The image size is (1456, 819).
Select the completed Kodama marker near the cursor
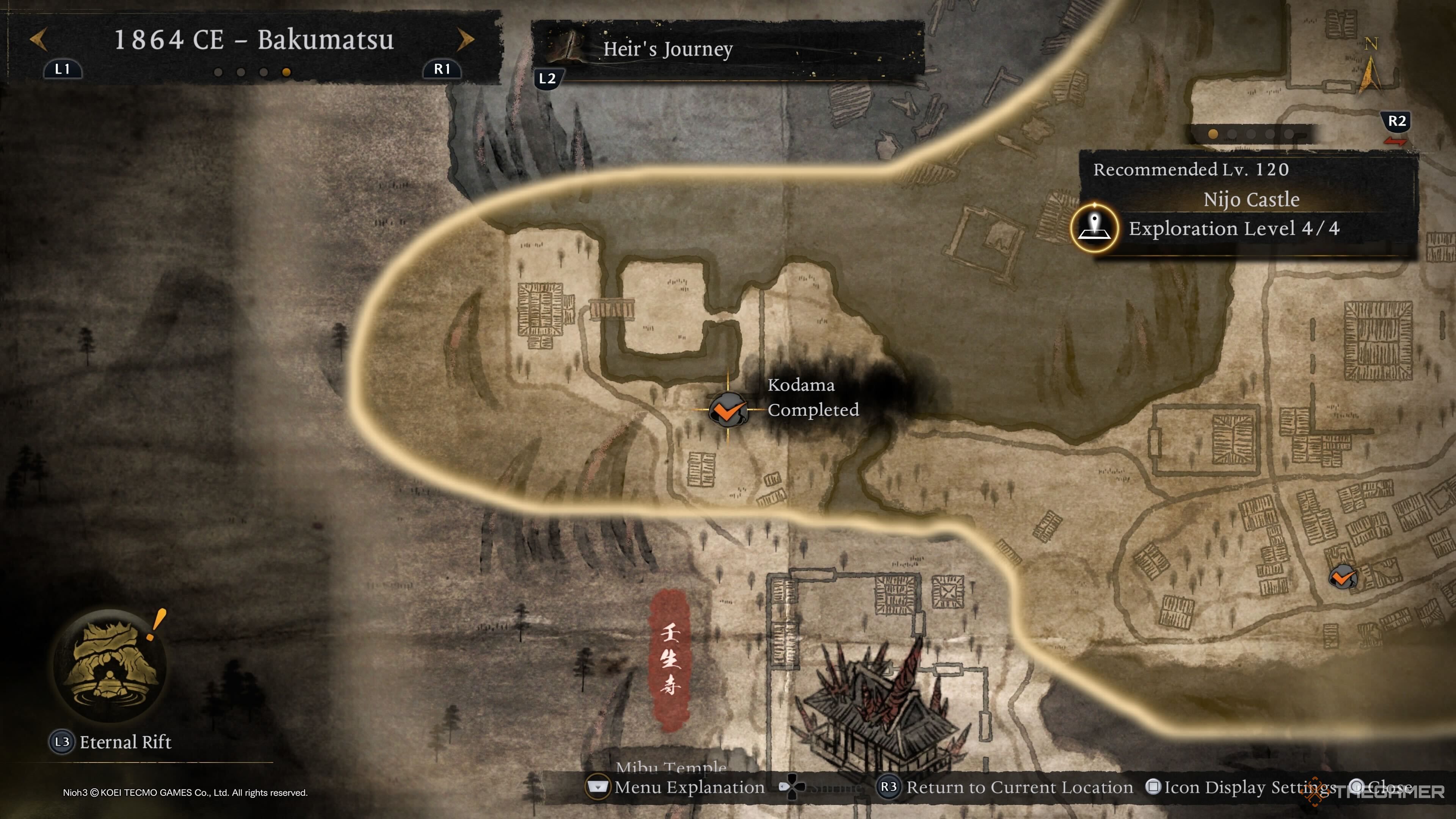[728, 410]
